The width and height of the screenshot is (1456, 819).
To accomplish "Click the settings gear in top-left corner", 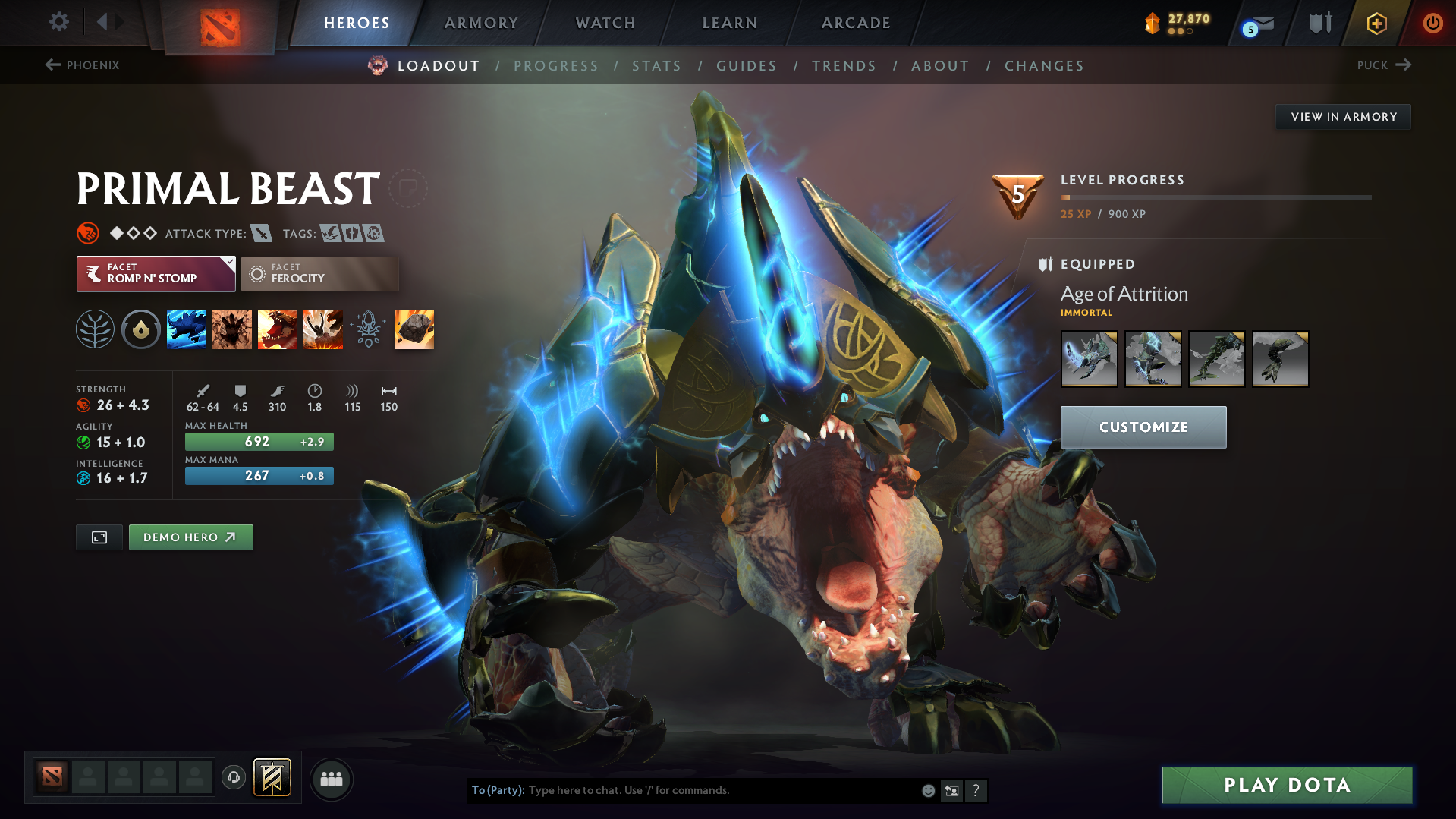I will (58, 23).
